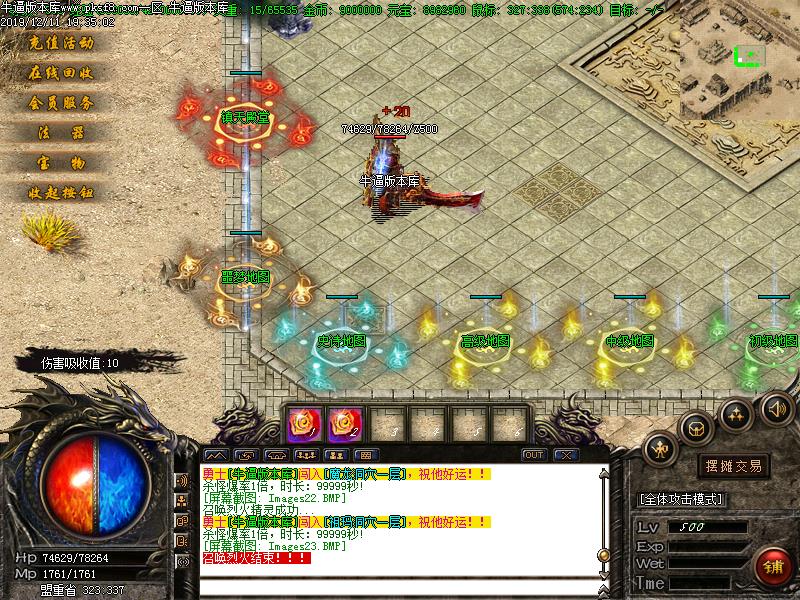This screenshot has height=600, width=800.
Task: Select the 镇天殿堂 teleport portal
Action: (245, 120)
